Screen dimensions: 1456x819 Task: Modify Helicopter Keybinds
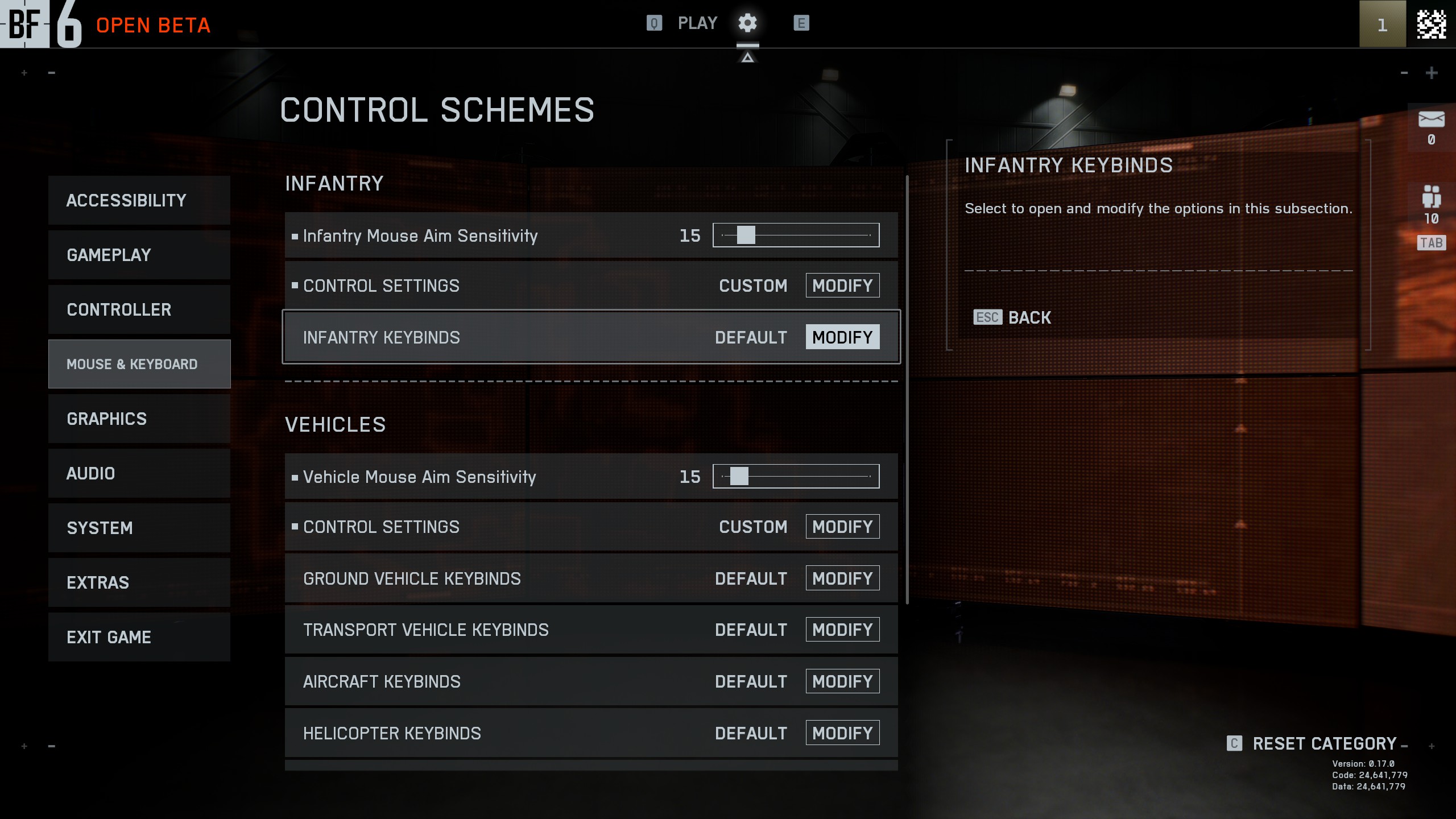(842, 733)
